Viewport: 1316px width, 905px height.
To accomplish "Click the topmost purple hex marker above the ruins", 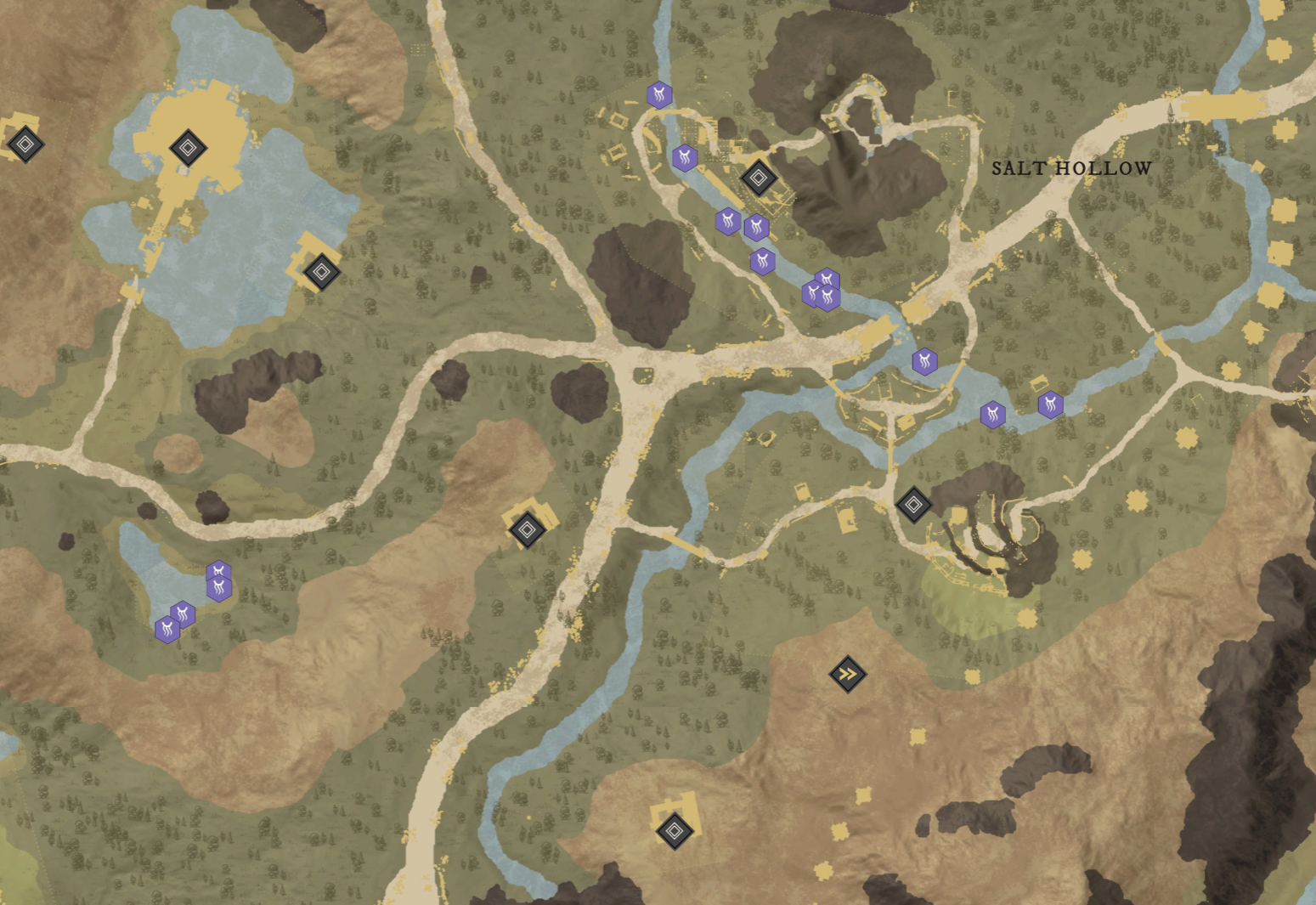I will 660,96.
